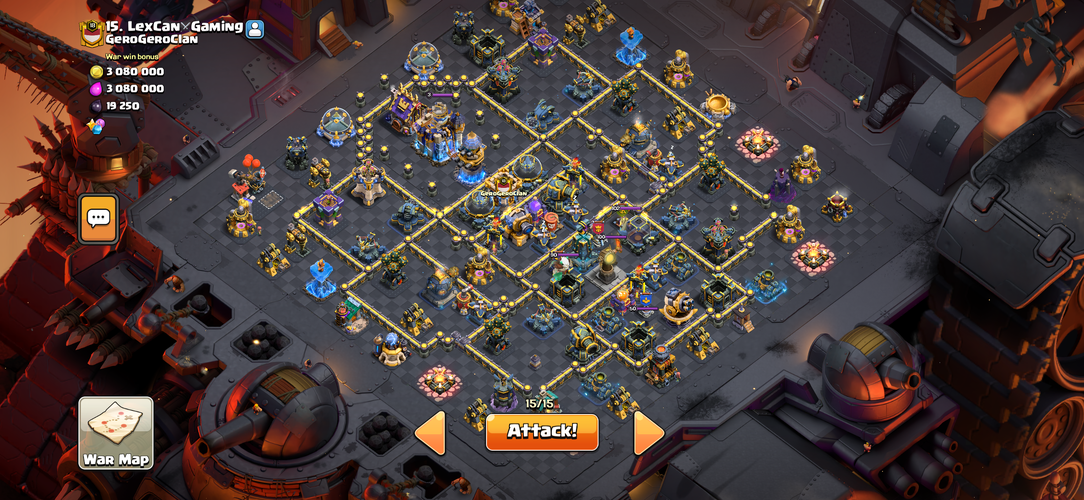Show the previous enemy base with left arrow

click(x=430, y=432)
